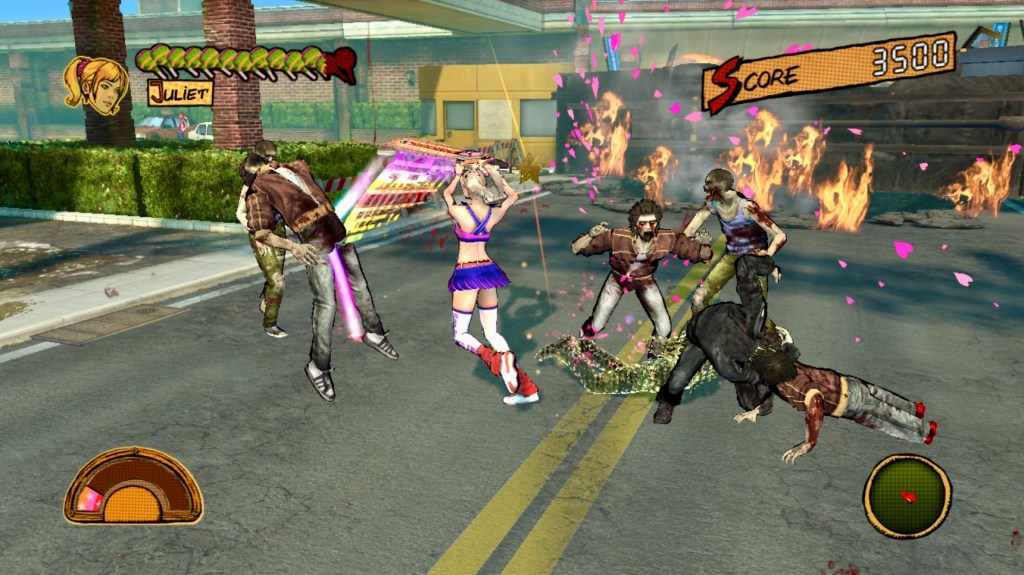Click the Juliet name tag
Screen dimensions: 1024x575
tap(180, 93)
